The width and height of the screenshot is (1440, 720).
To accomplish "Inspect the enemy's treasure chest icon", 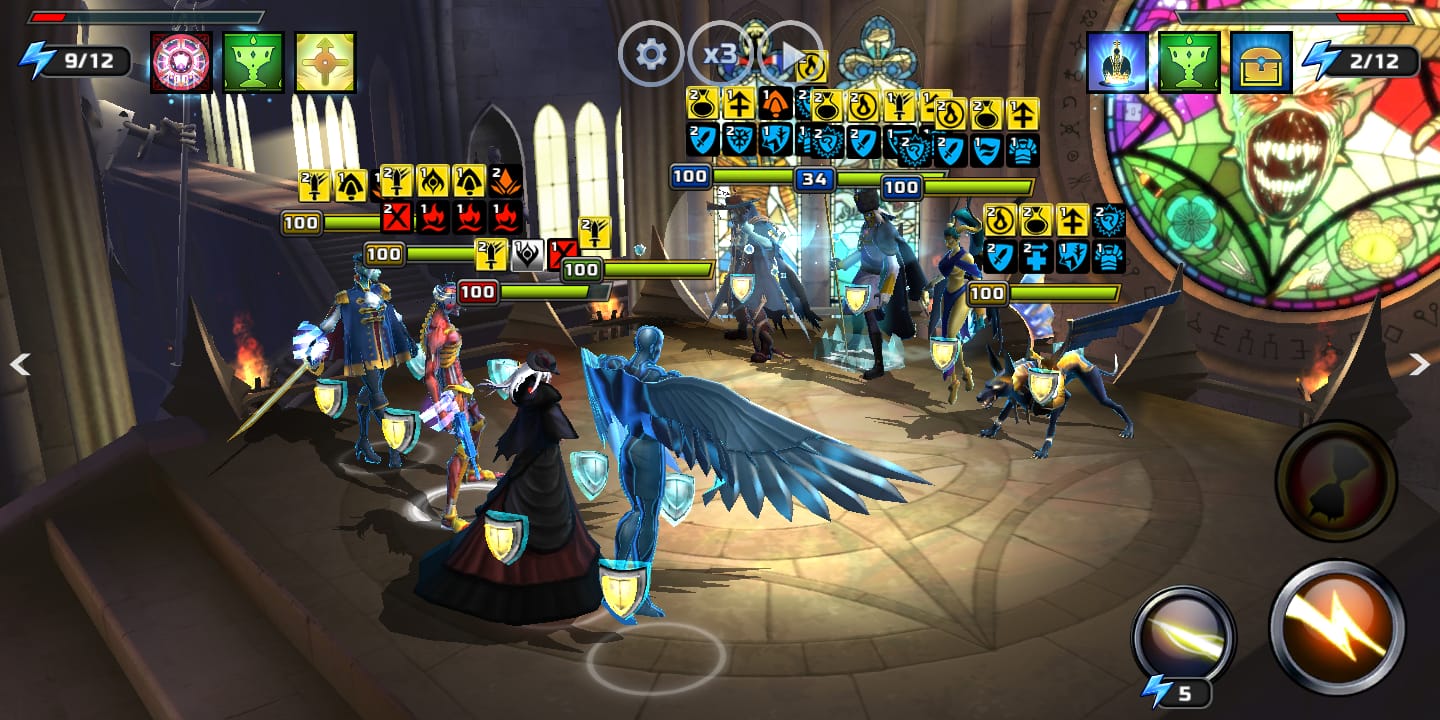I will coord(1261,62).
